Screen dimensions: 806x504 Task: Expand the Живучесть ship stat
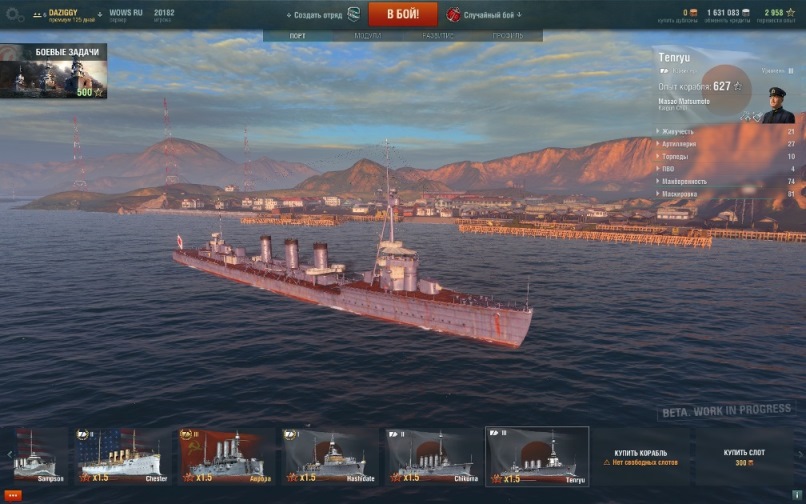pos(678,131)
